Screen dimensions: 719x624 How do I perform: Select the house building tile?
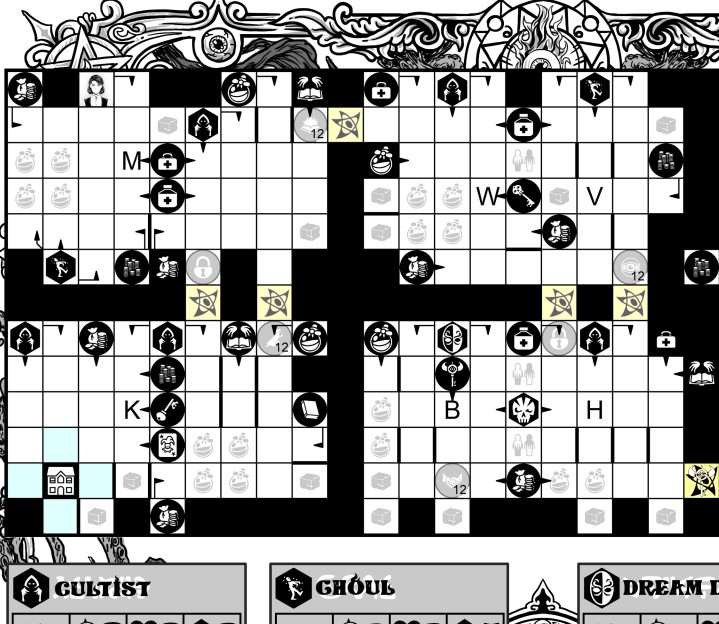pyautogui.click(x=60, y=481)
